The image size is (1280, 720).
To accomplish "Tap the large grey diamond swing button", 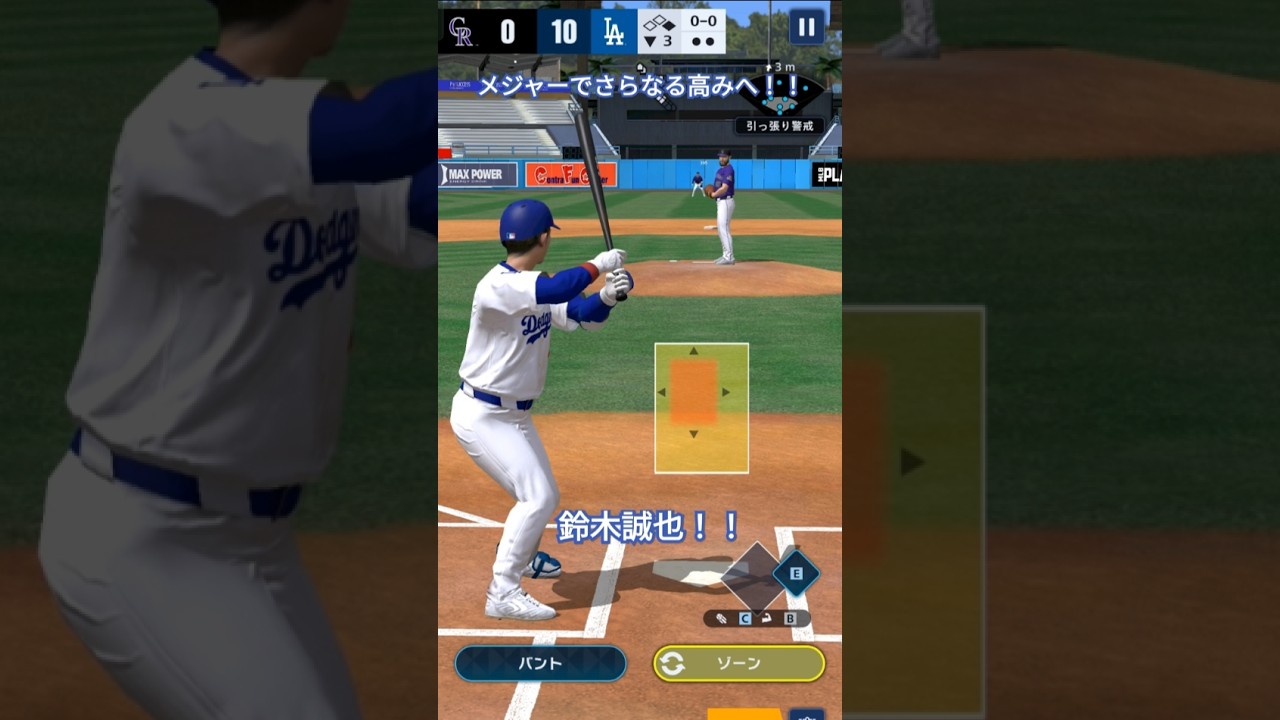I will (756, 576).
